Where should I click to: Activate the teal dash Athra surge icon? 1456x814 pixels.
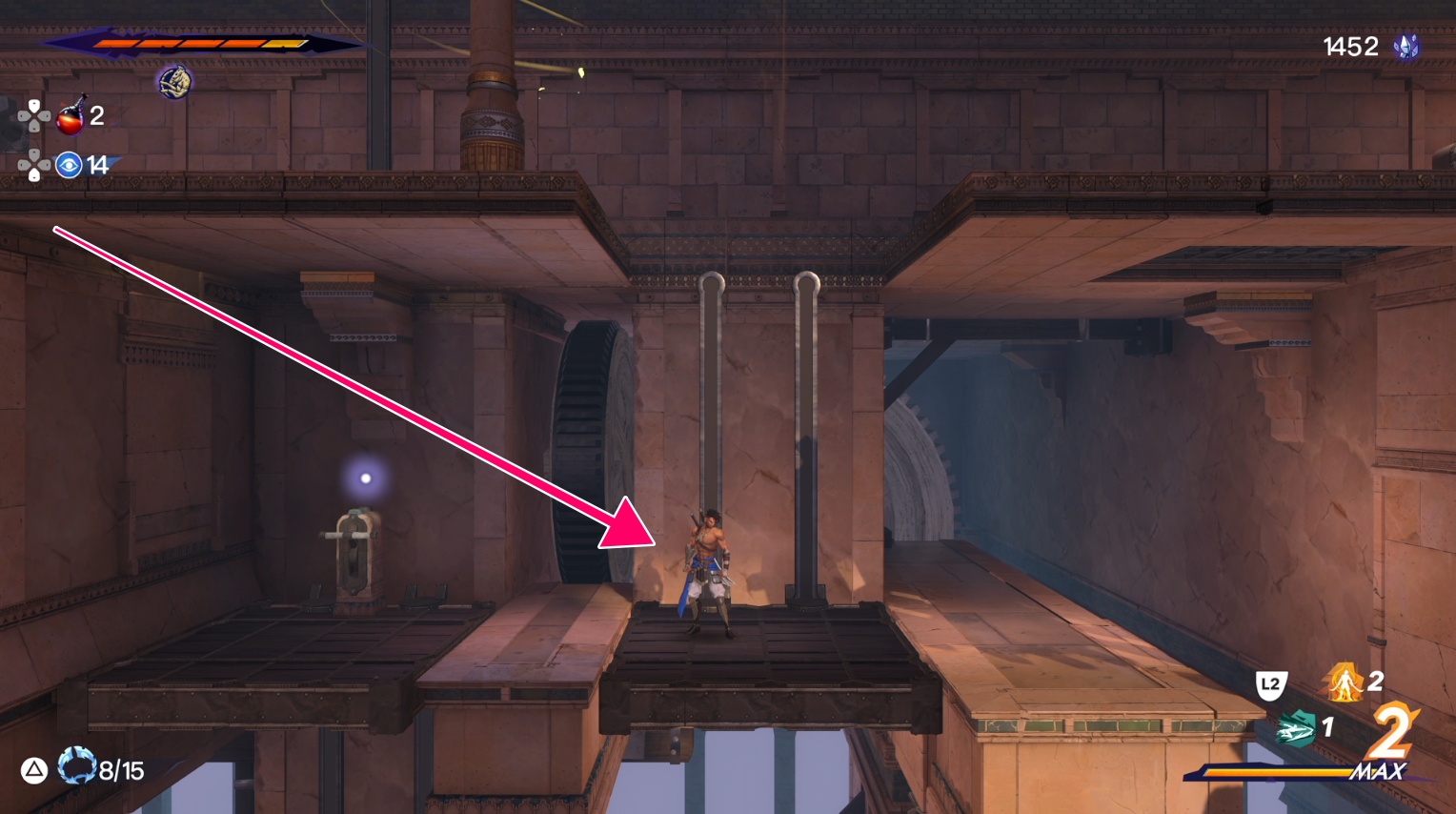coord(1296,730)
